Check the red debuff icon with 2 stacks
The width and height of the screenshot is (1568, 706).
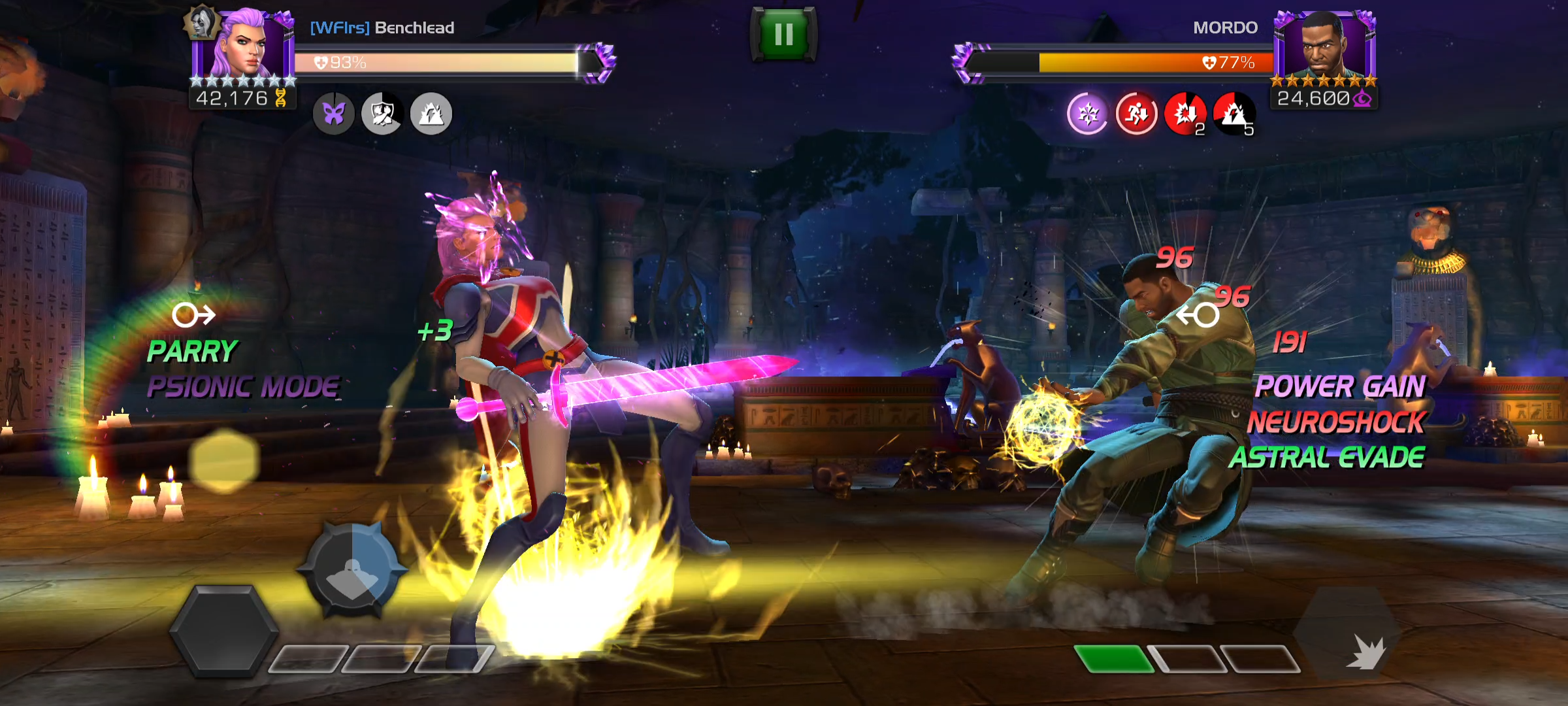(x=1185, y=114)
